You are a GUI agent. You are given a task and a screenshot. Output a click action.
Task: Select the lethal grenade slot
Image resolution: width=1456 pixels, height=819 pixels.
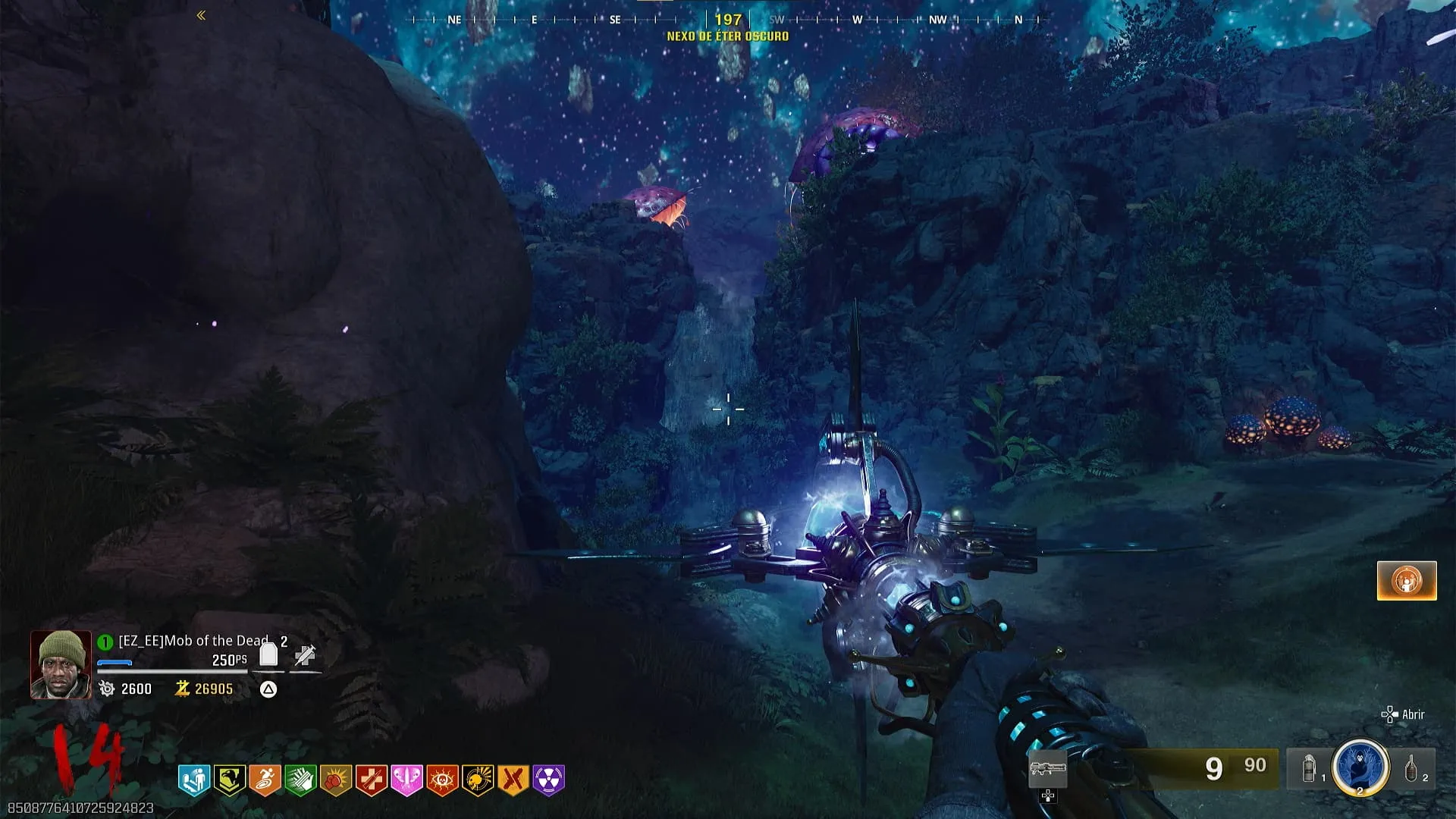[1411, 768]
